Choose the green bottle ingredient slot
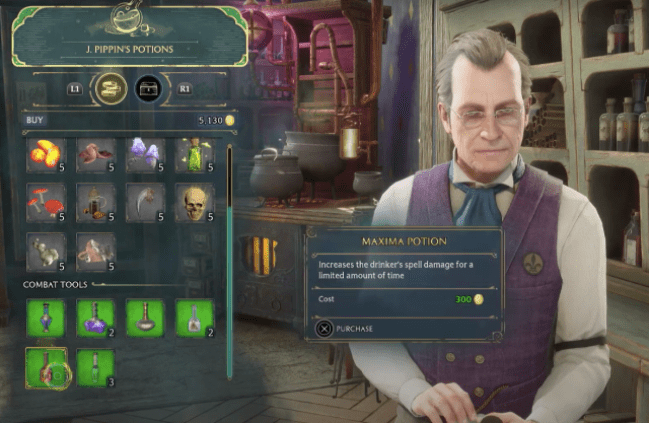649x423 pixels. (x=194, y=155)
